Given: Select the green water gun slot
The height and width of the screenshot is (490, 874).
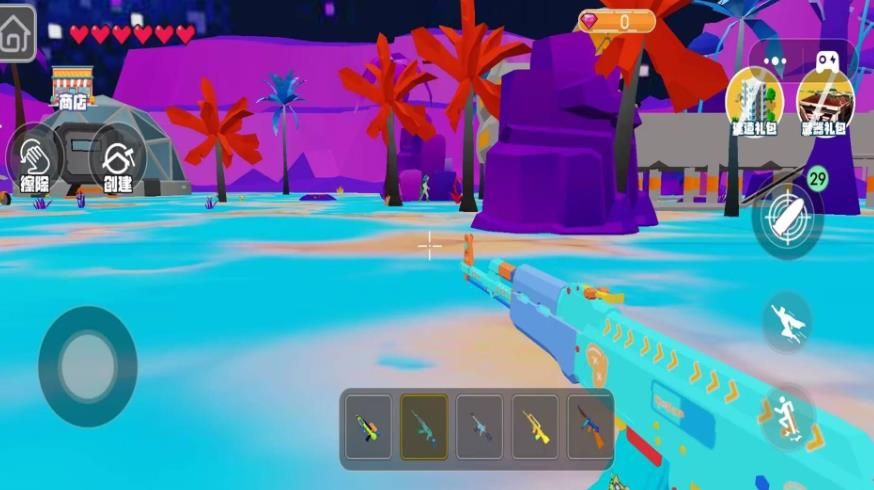Looking at the screenshot, I should [x=368, y=427].
